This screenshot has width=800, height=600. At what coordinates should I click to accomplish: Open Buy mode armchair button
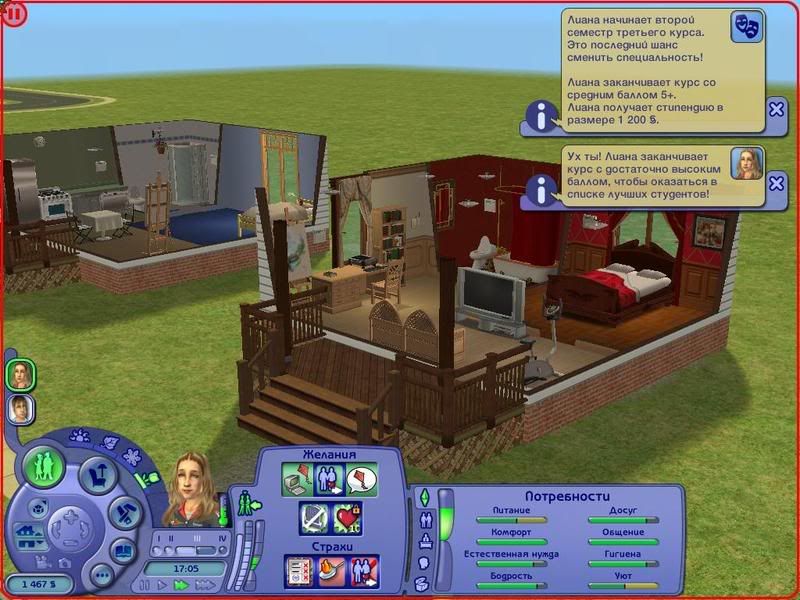tap(97, 477)
